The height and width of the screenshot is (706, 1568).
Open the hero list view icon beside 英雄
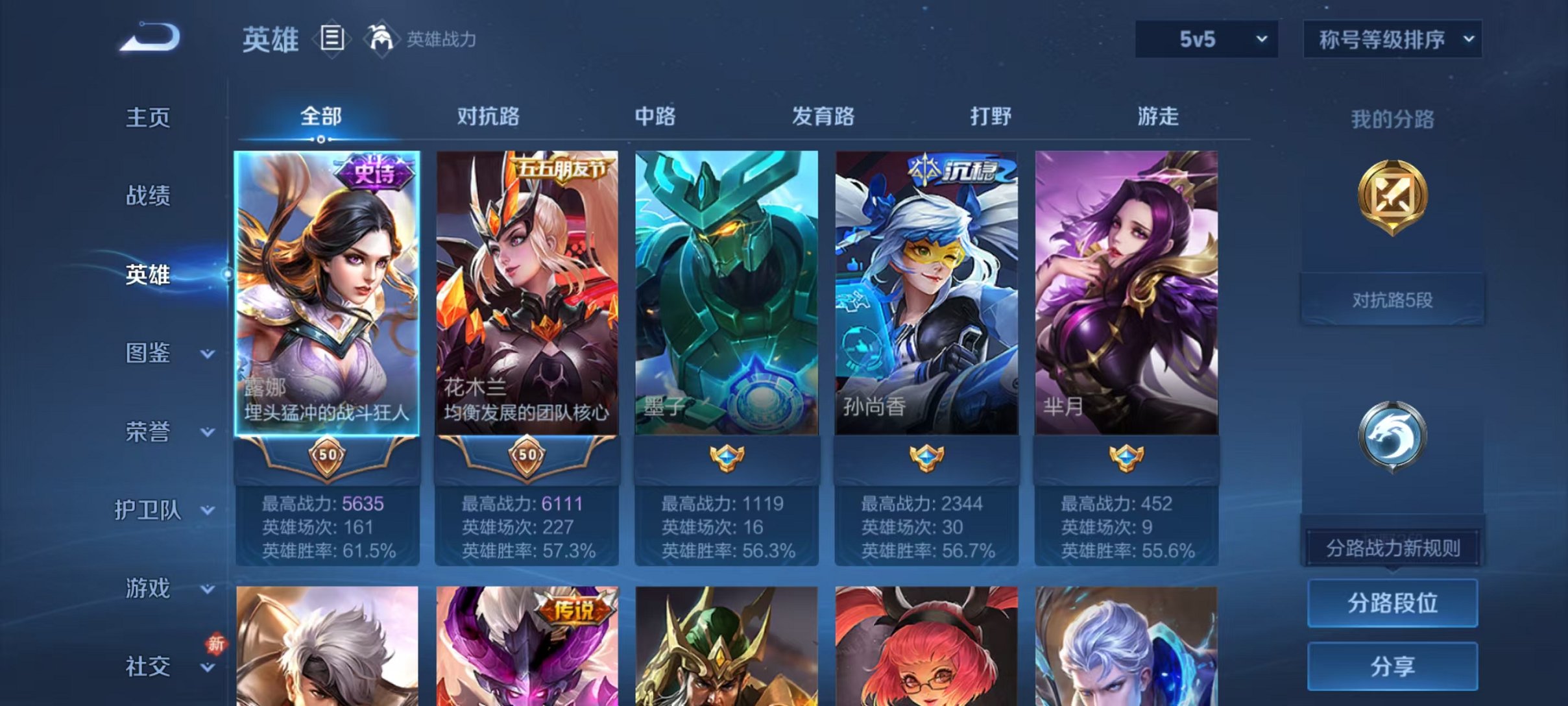pos(332,40)
